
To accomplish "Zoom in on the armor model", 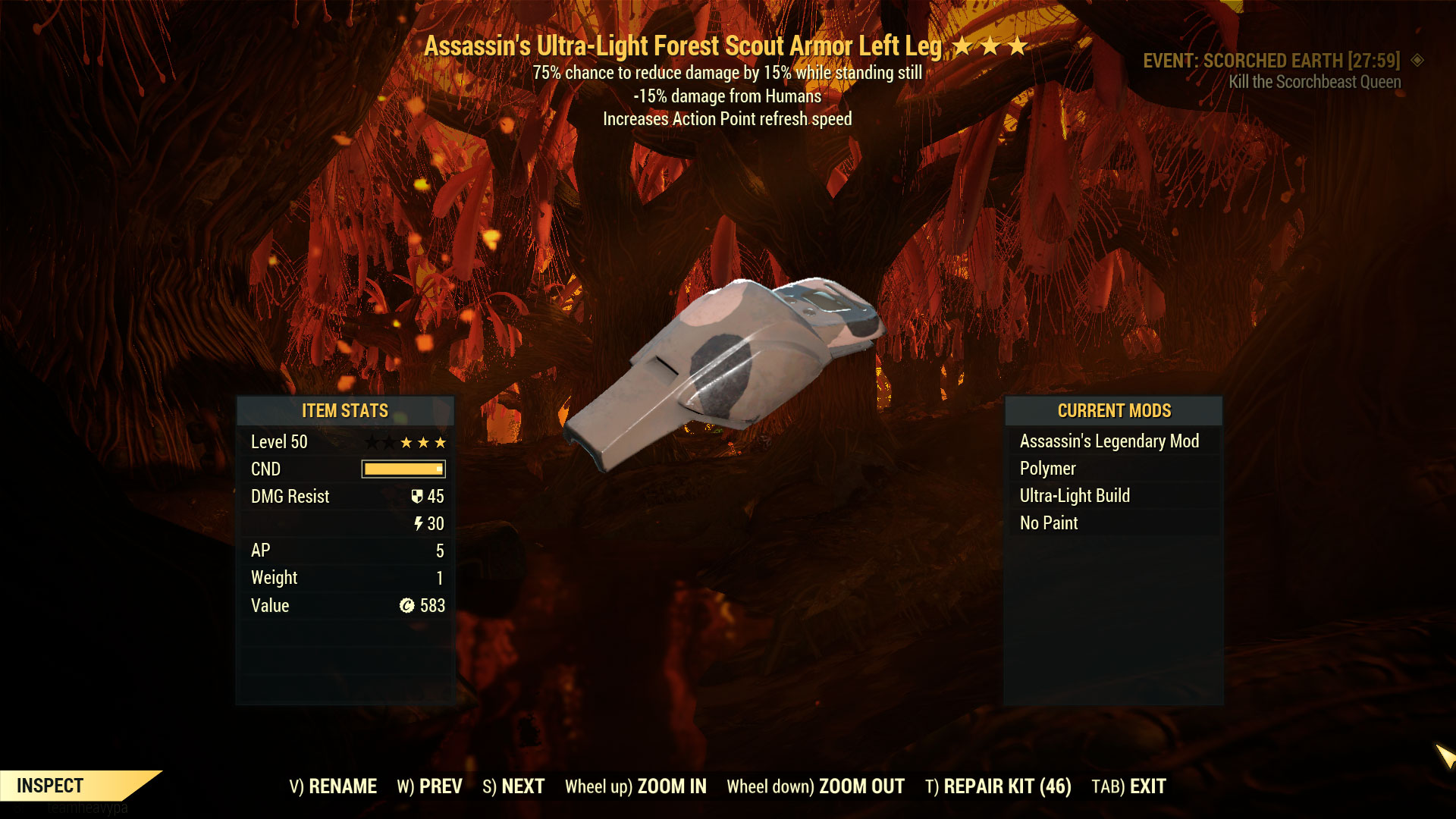I will pos(635,786).
